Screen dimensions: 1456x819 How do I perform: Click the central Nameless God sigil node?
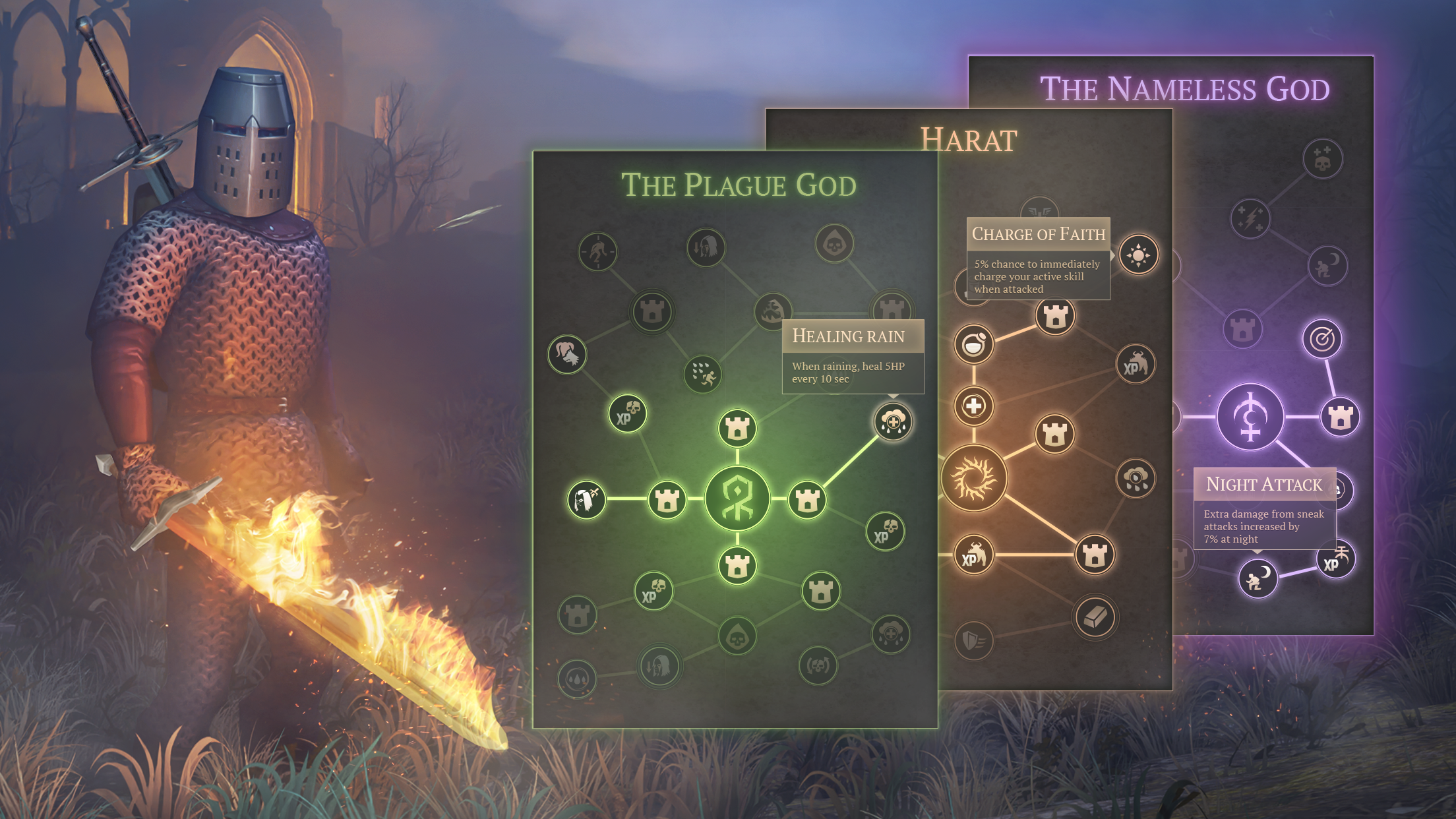coord(1252,415)
